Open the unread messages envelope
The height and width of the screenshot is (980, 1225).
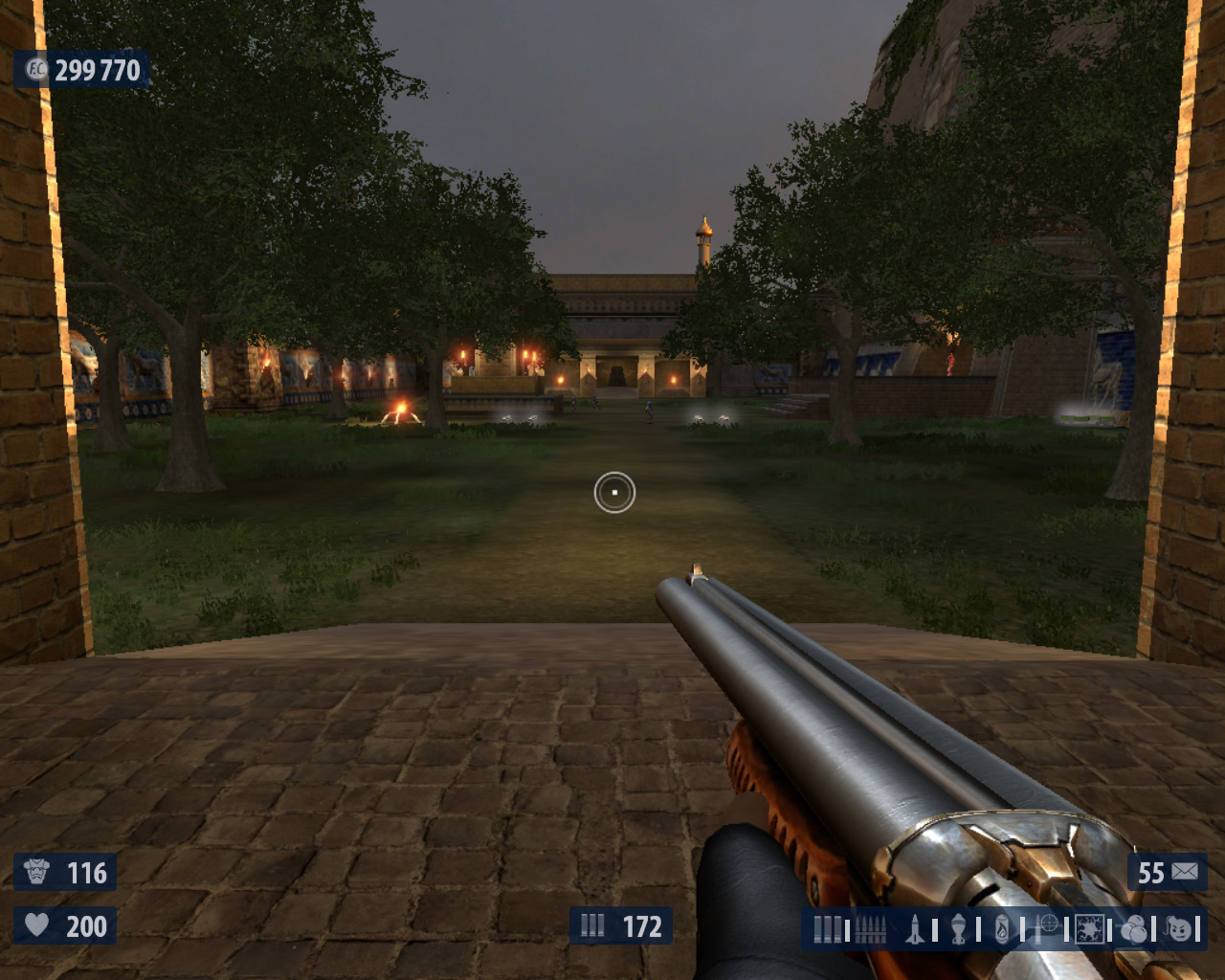point(1185,872)
